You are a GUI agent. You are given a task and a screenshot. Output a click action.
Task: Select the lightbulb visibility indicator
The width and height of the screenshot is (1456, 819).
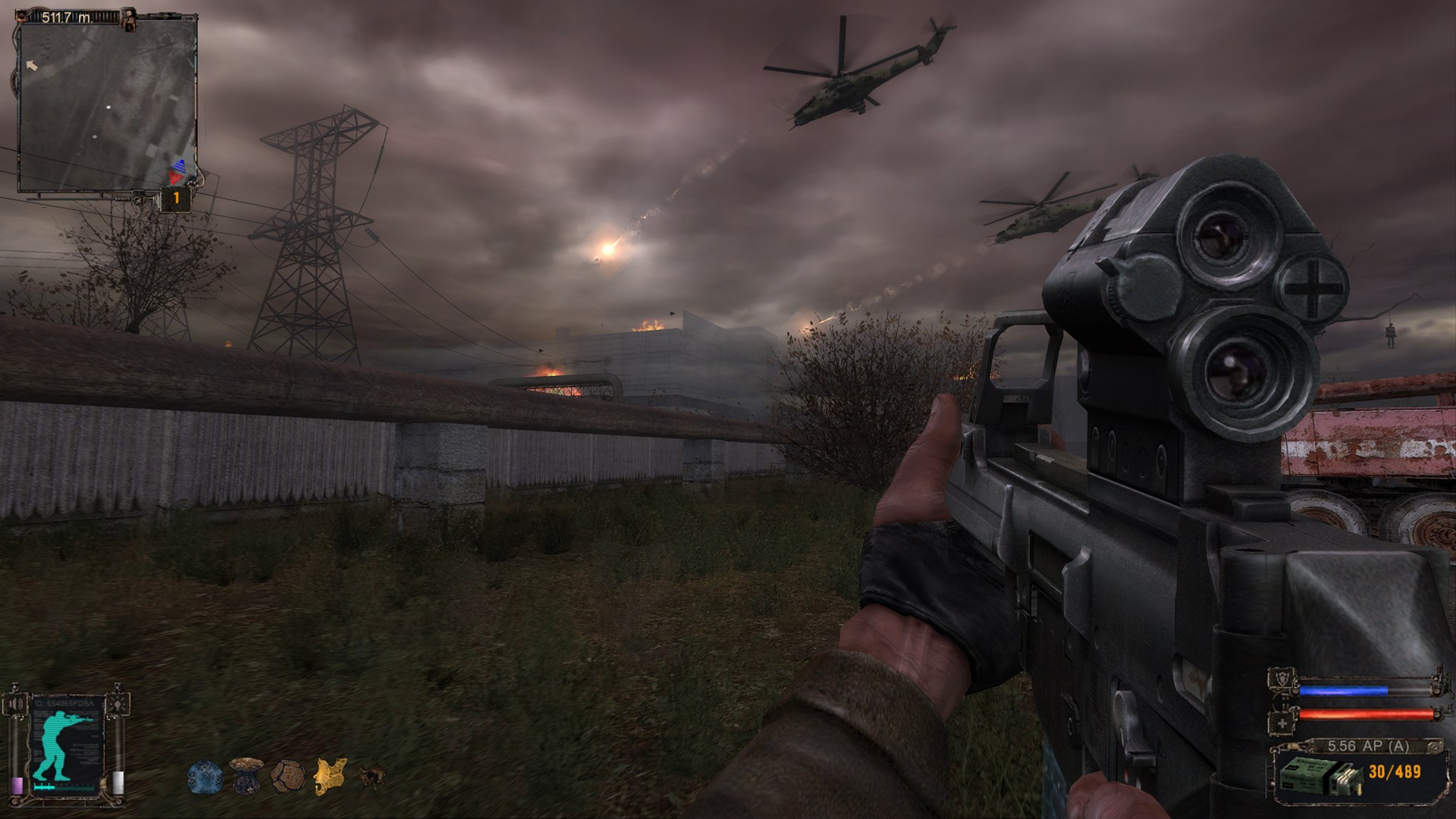coord(118,704)
